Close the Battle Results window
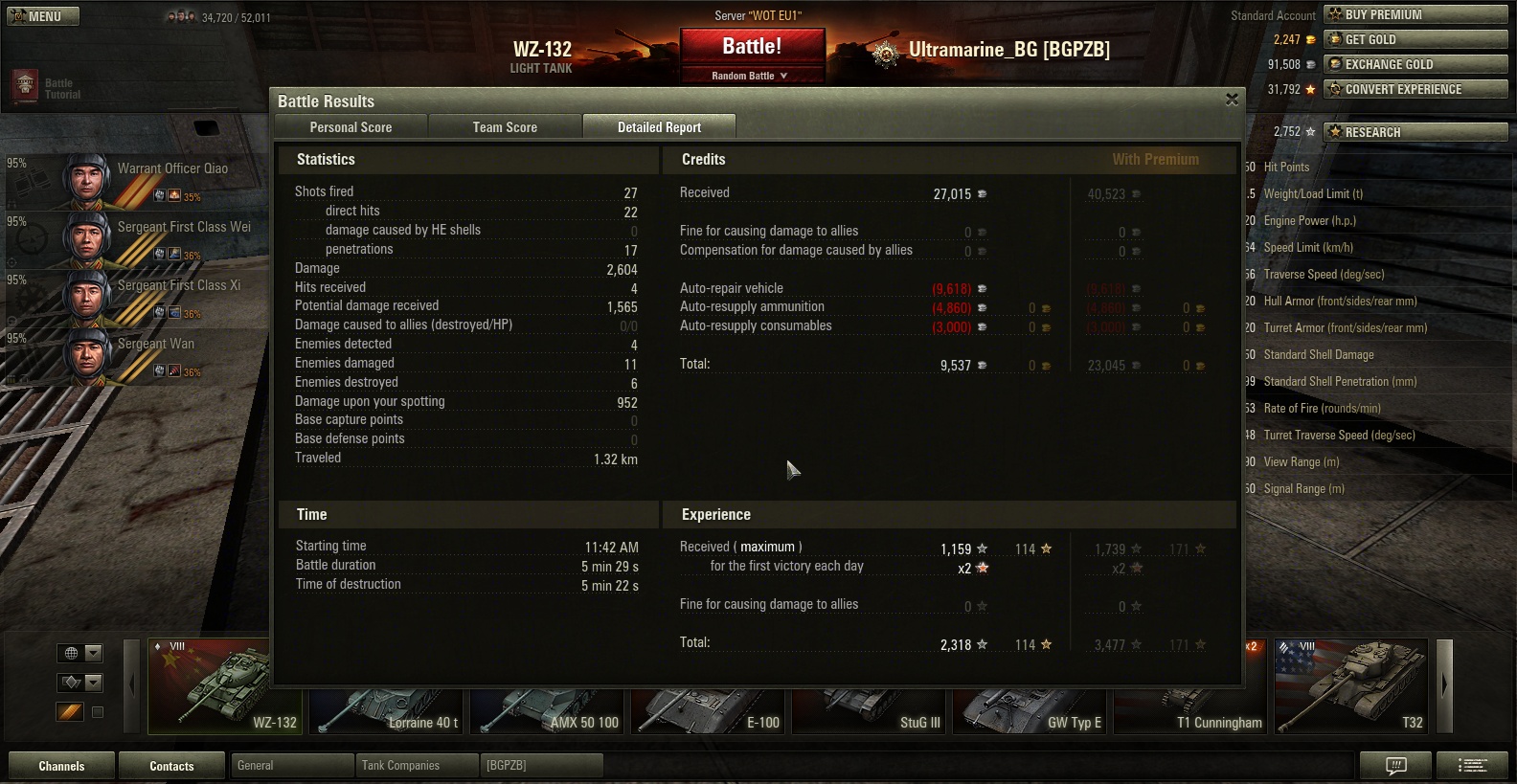1517x784 pixels. (1232, 100)
